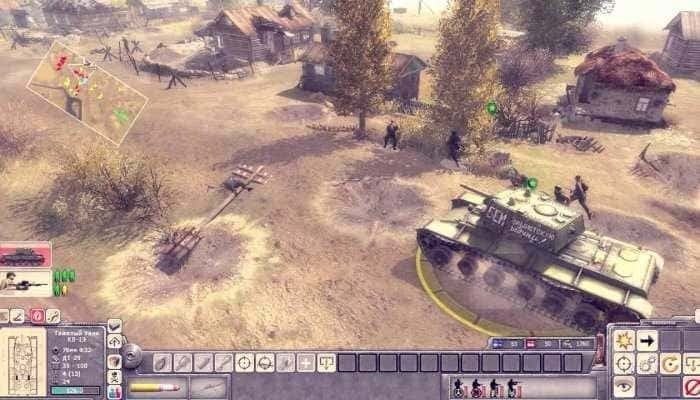Click the red cancel command
Screen dimensions: 700x400
click(691, 386)
